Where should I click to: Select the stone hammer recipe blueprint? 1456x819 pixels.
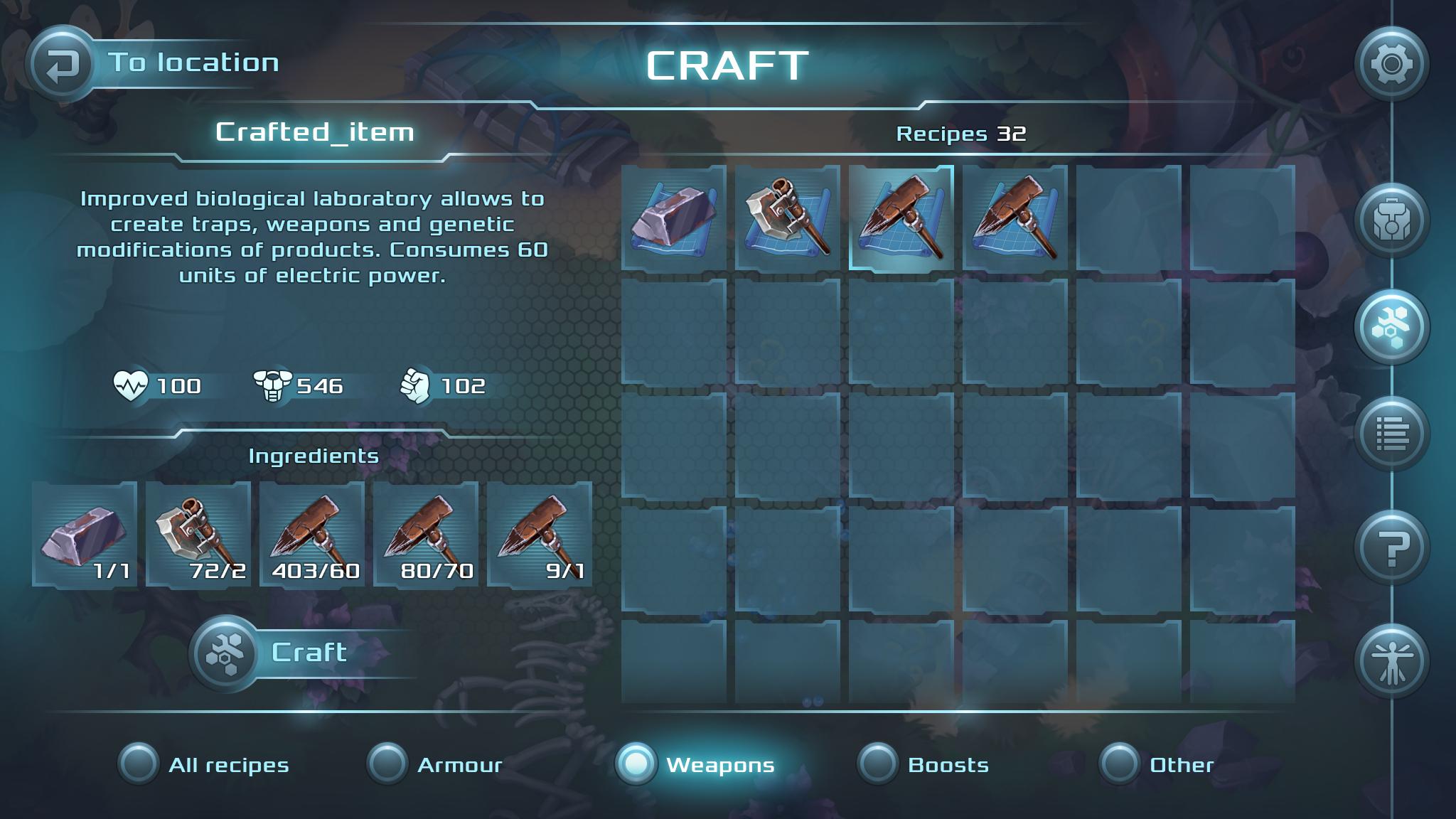click(788, 218)
